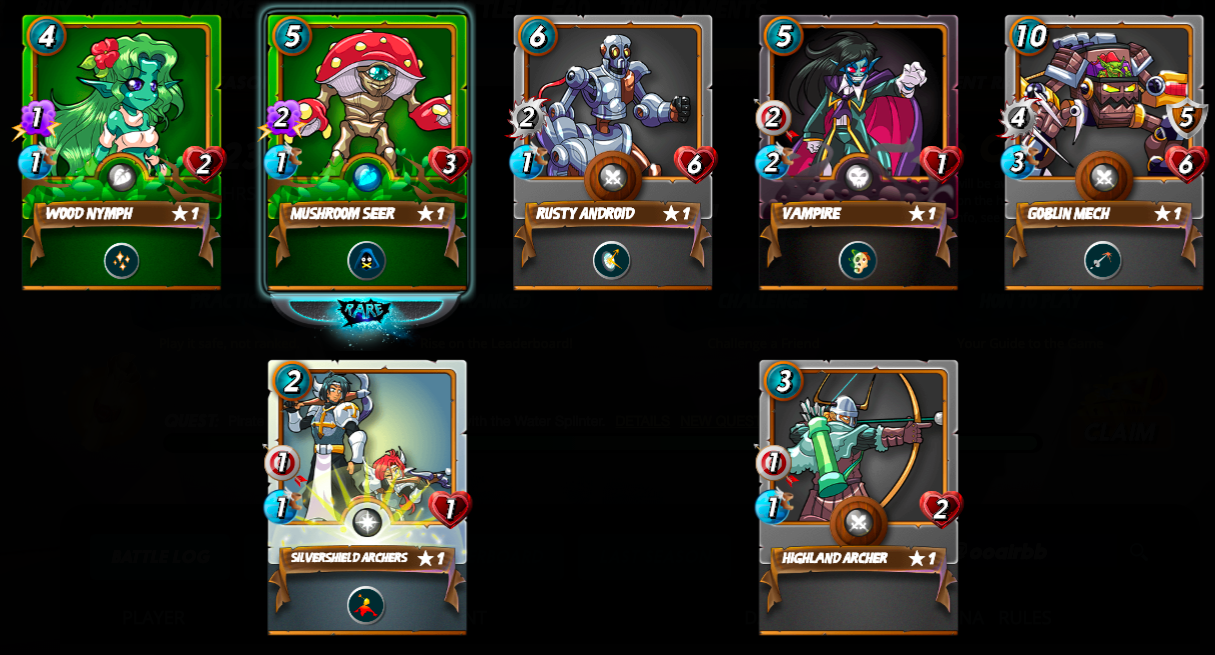Select the Wood Nymph card
1215x655 pixels.
(x=121, y=110)
